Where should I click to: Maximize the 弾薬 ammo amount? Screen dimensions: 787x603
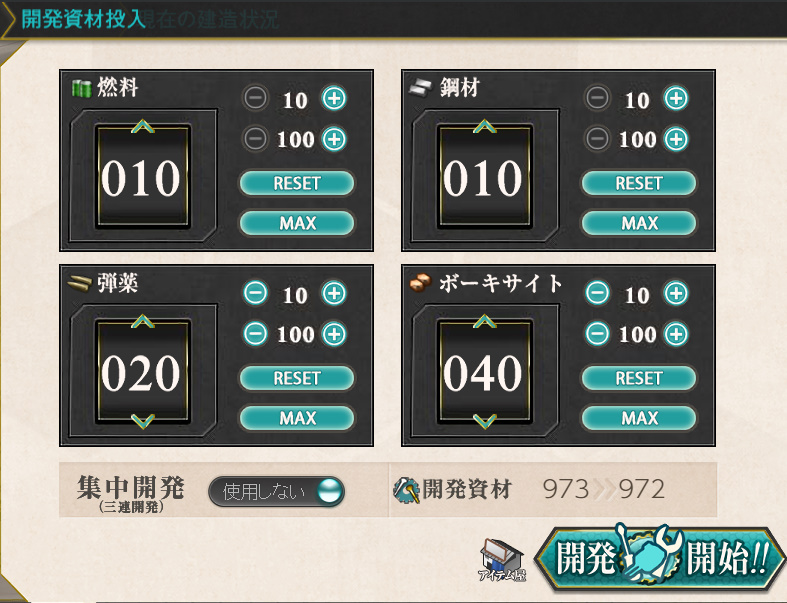[x=296, y=418]
